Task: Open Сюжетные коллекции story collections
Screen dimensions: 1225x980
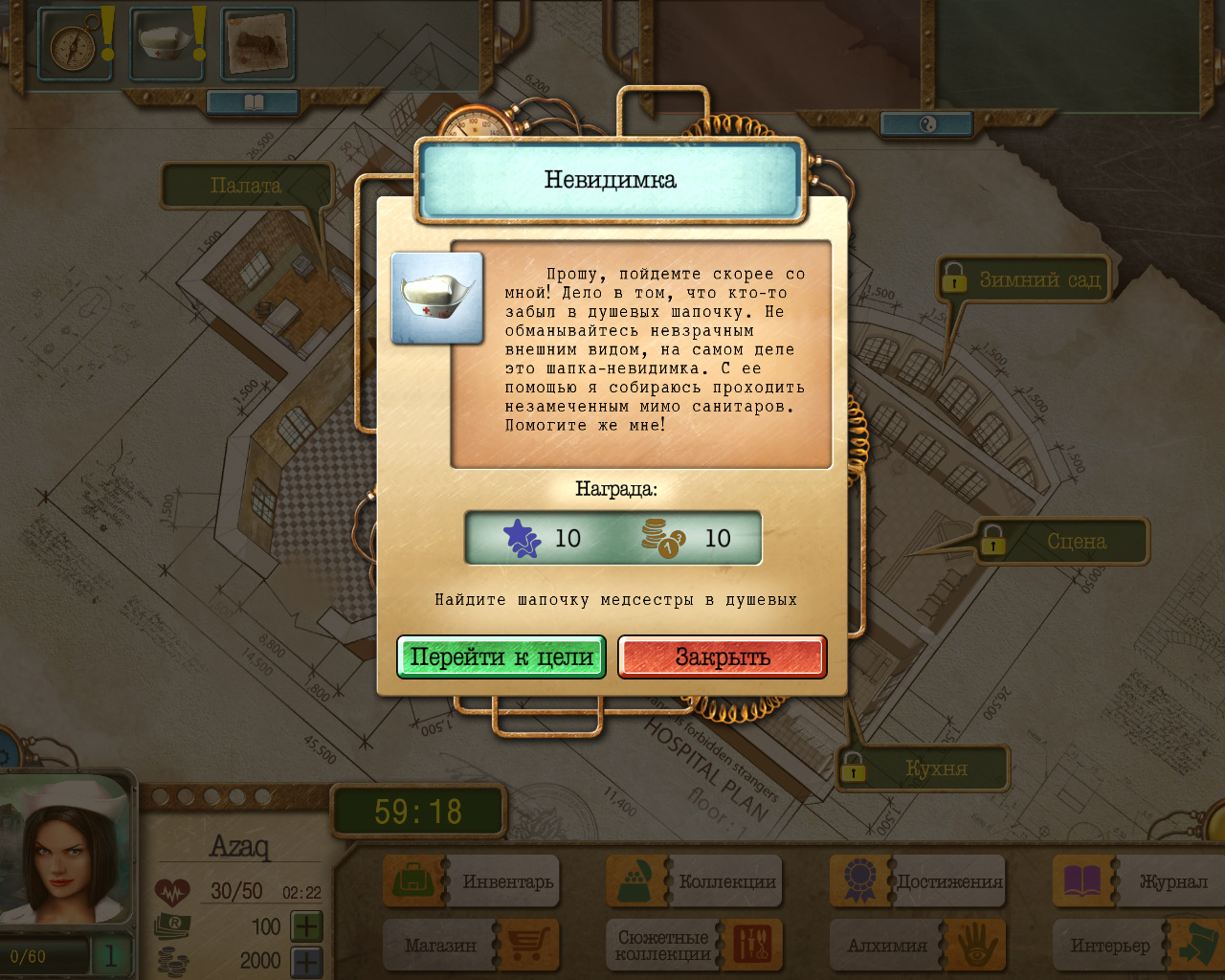Action: point(696,946)
